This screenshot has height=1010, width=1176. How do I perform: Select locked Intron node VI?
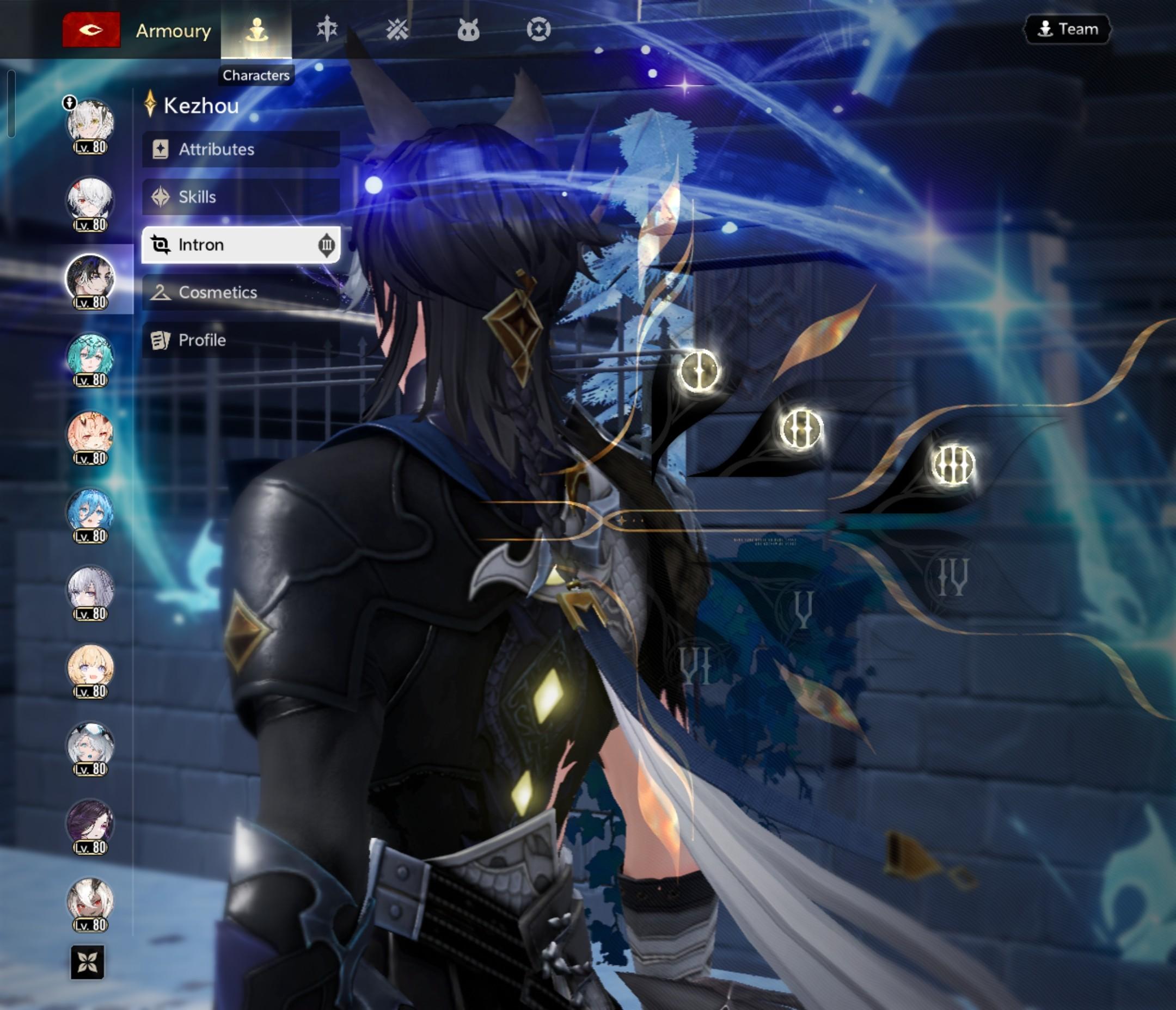[696, 665]
